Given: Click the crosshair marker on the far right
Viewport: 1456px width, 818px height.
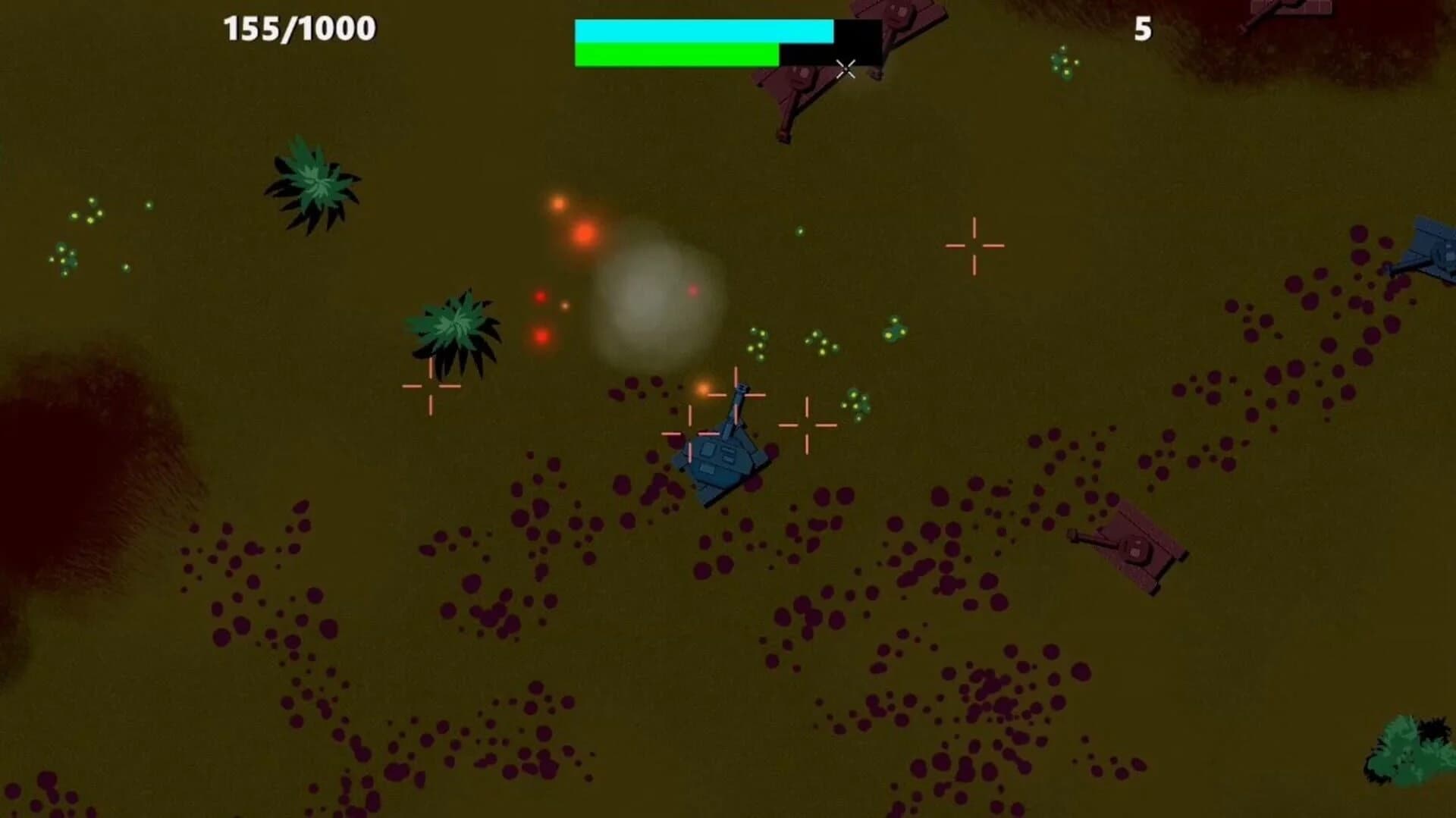Looking at the screenshot, I should coord(972,244).
